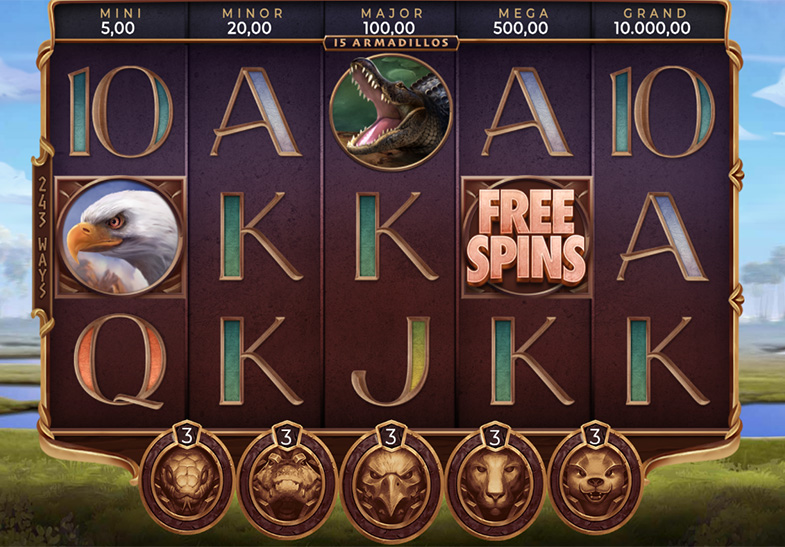Pick the snarling otter medallion
785x547 pixels.
[596, 482]
